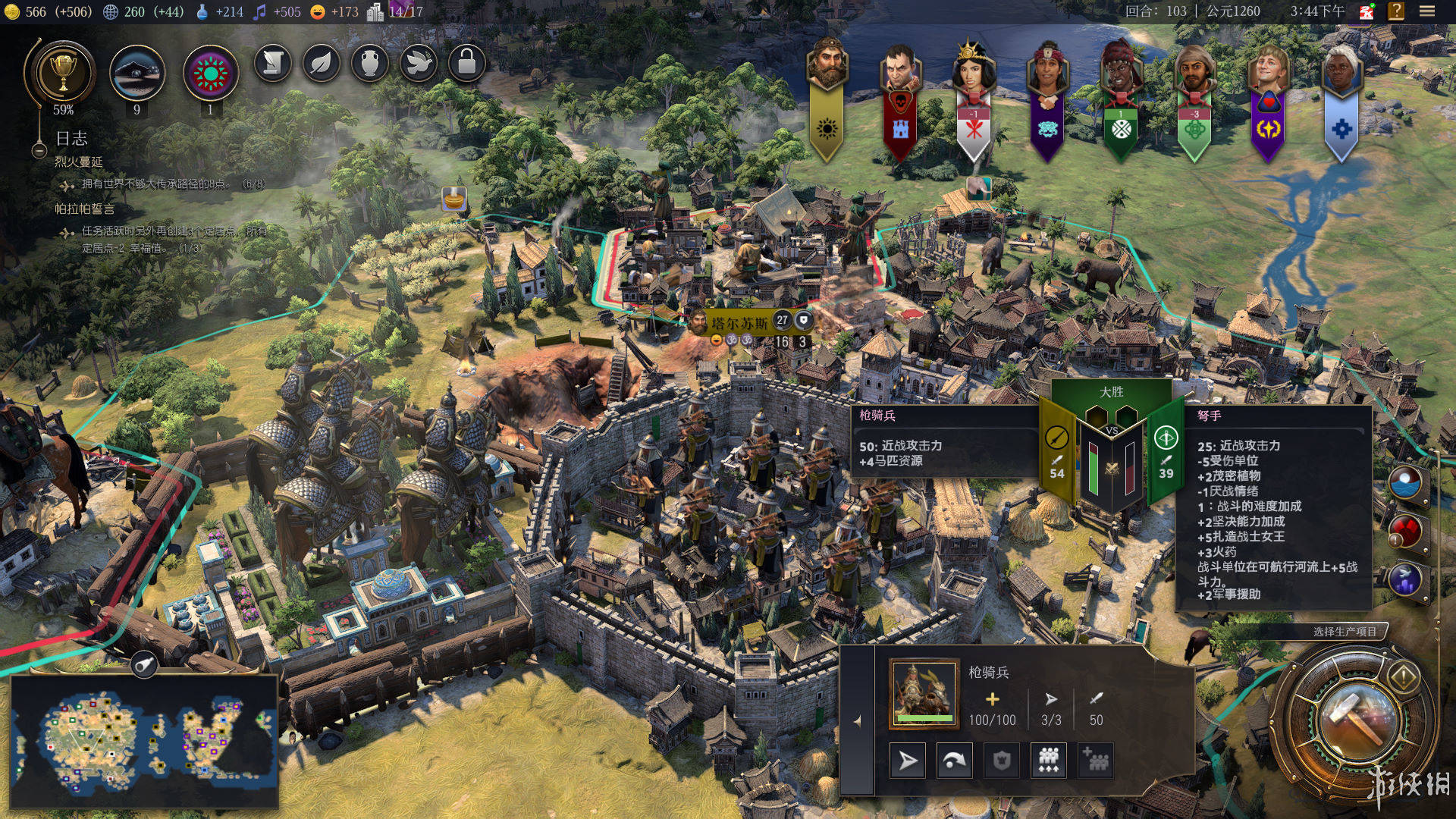
Task: Click the curved arrow skip-turn unit action
Action: coord(954,760)
